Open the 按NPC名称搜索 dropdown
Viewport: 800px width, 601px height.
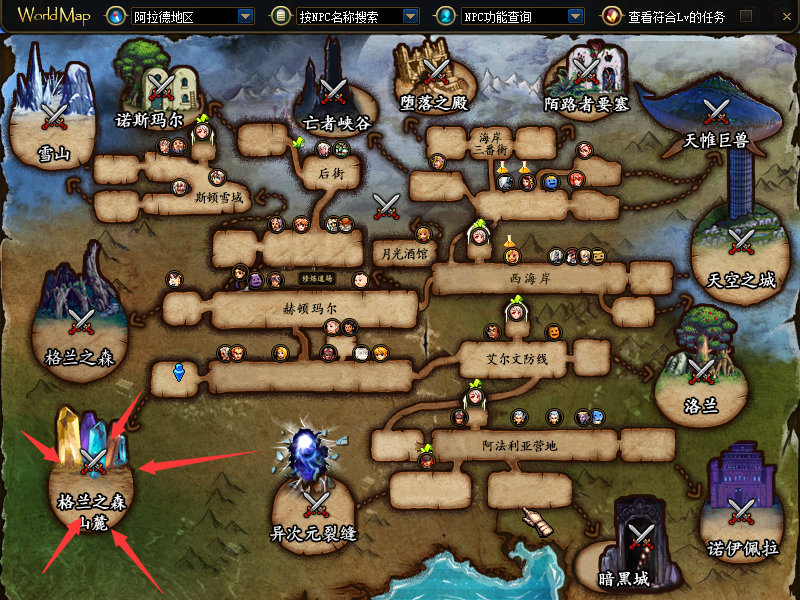click(410, 16)
